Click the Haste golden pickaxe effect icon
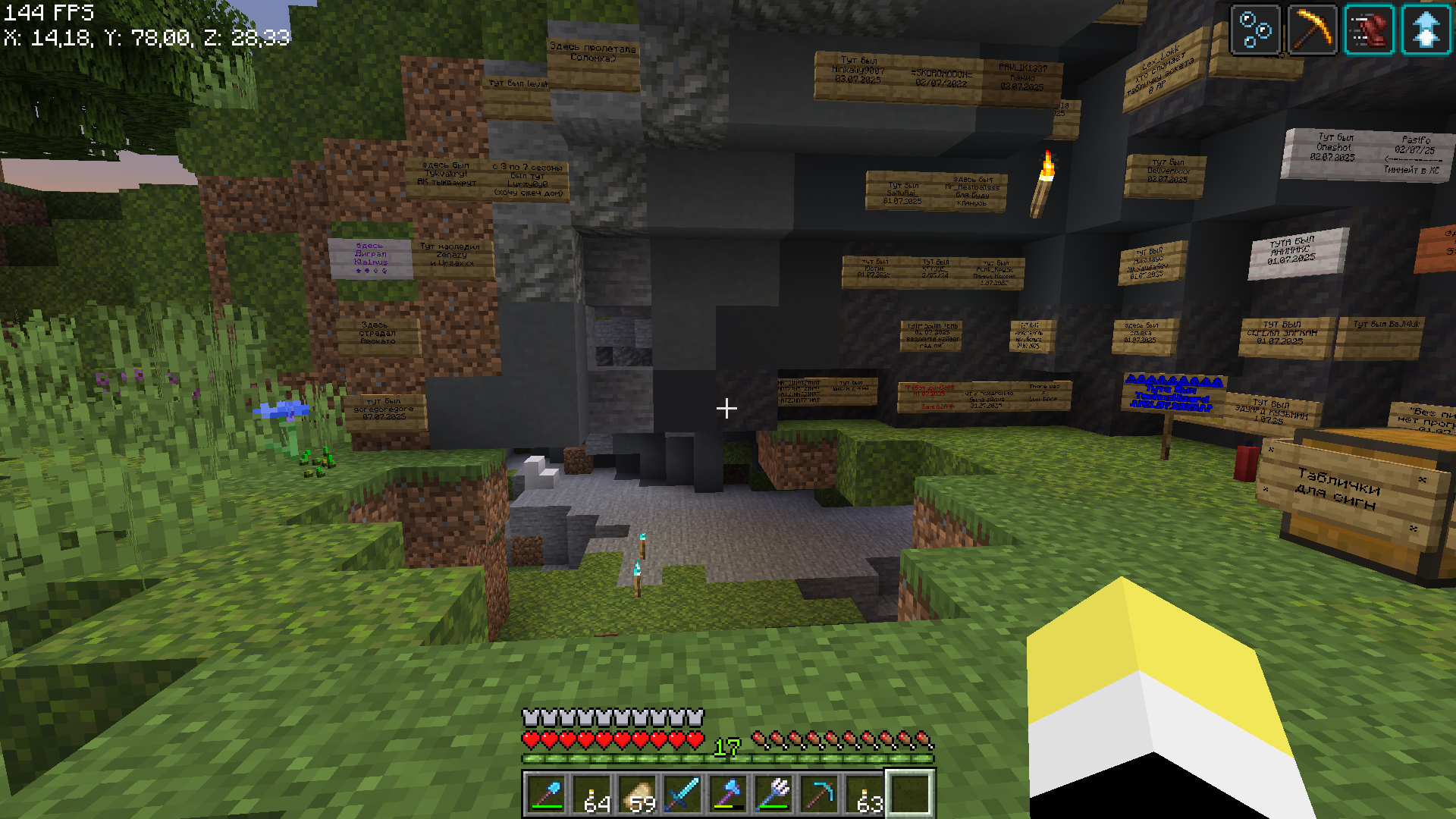 point(1312,30)
